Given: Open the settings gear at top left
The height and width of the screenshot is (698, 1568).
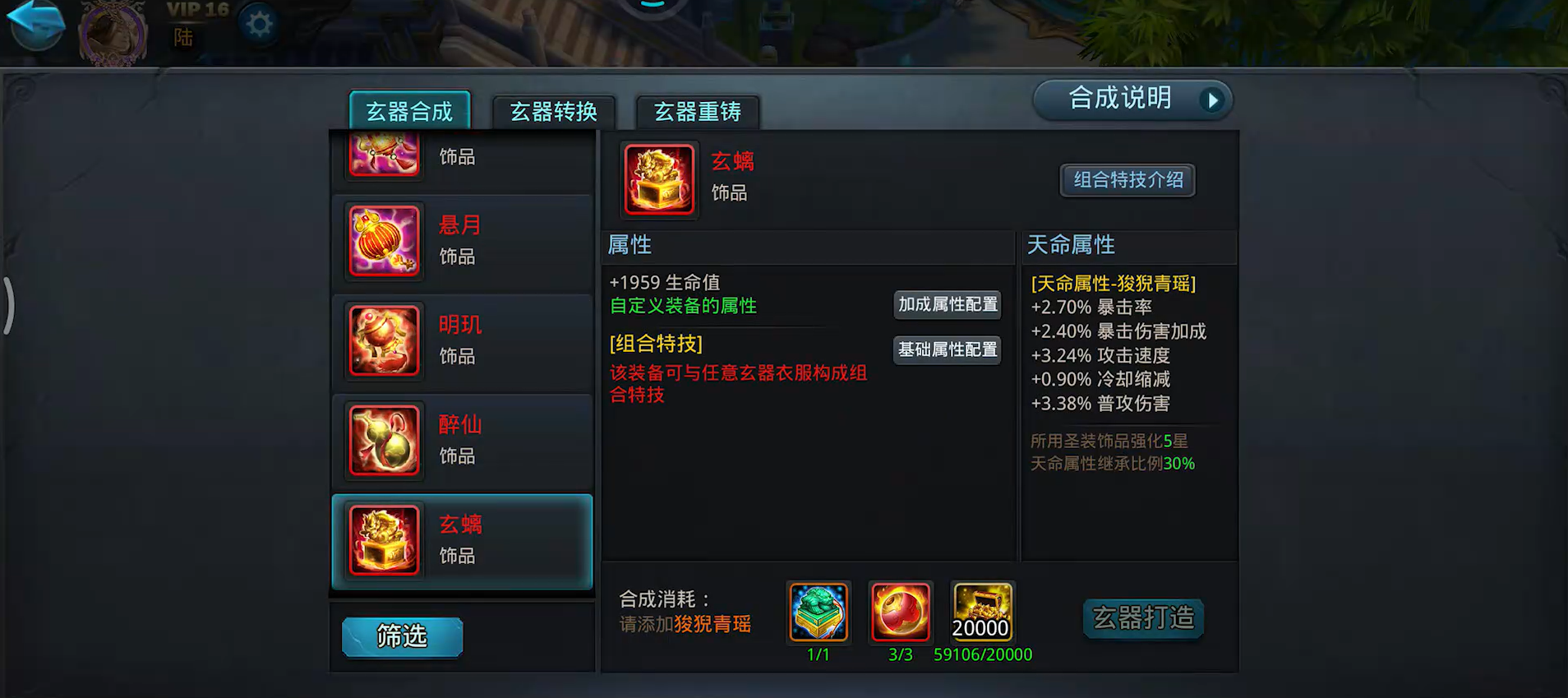Looking at the screenshot, I should pyautogui.click(x=259, y=25).
